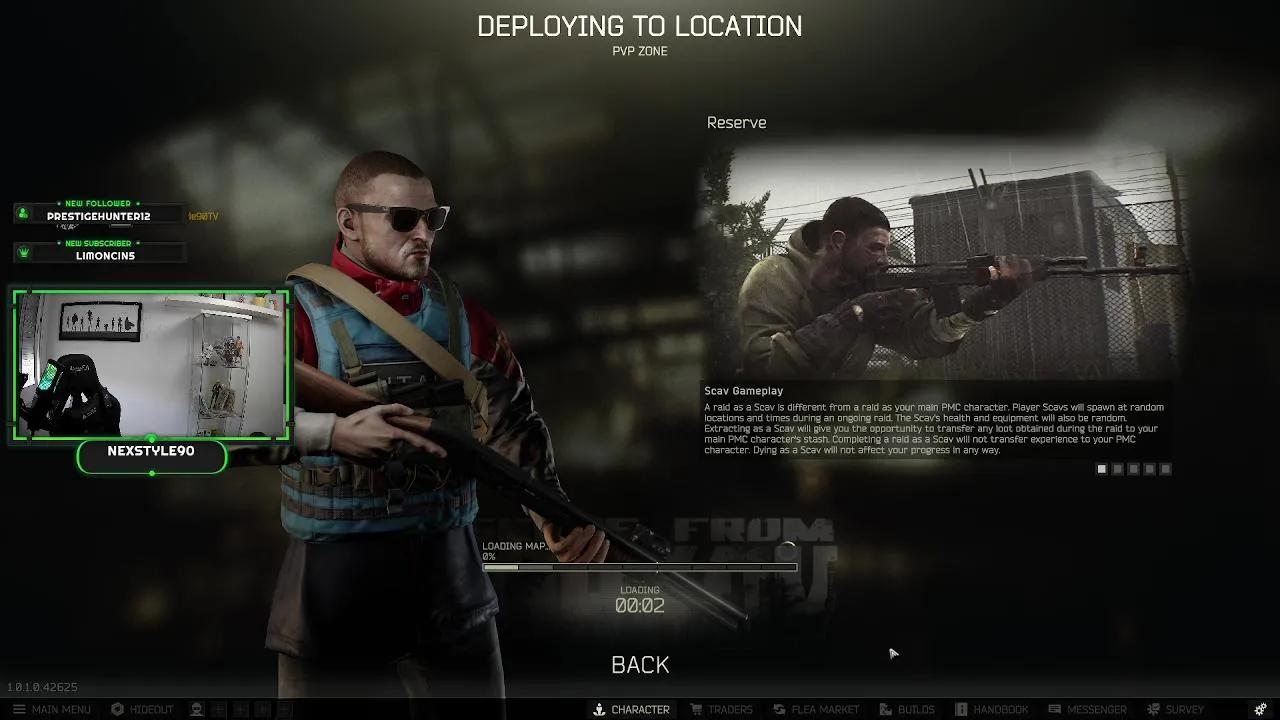Image resolution: width=1280 pixels, height=720 pixels.
Task: Click the map loading progress bar
Action: click(640, 567)
